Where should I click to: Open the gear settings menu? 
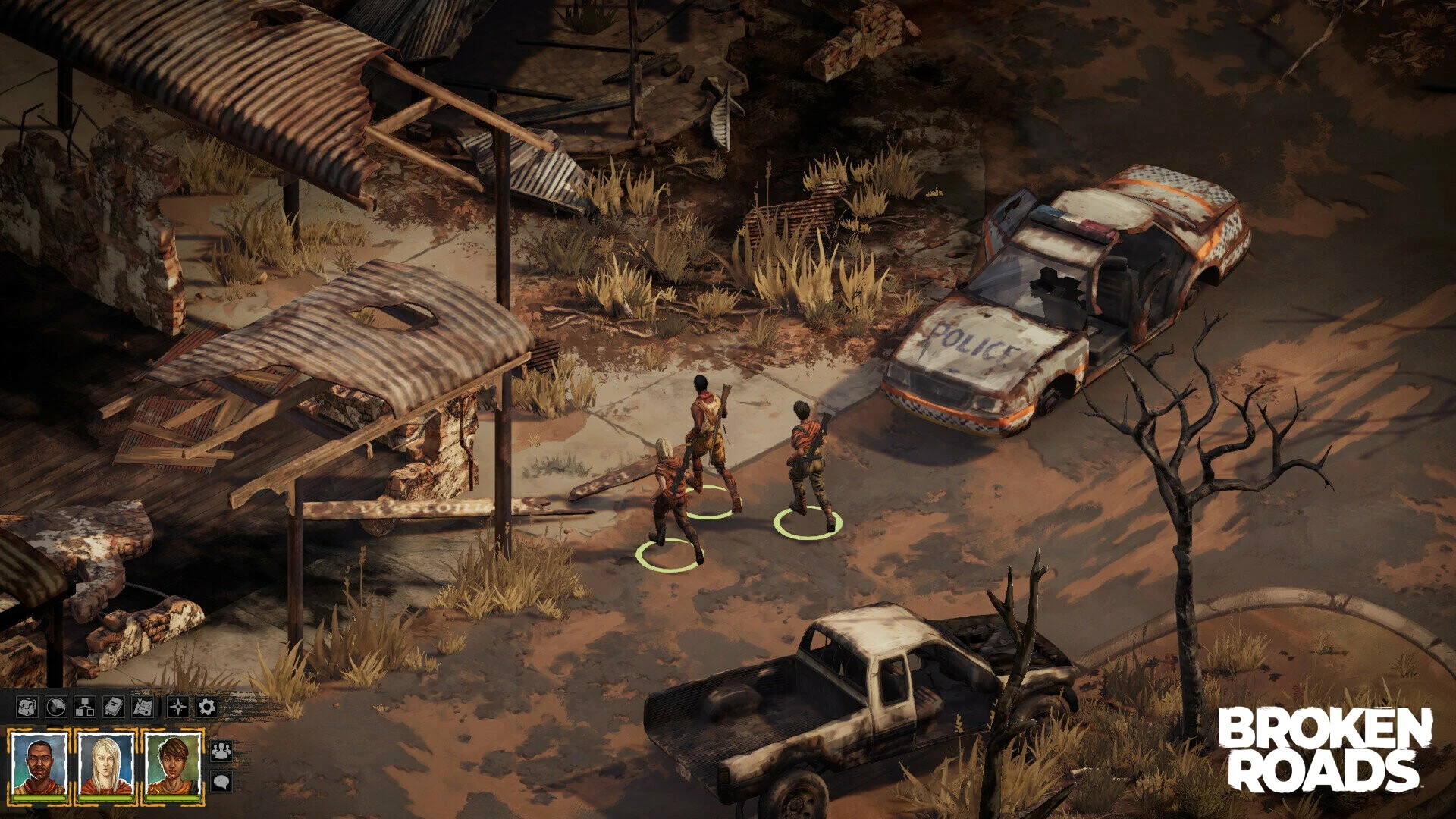click(206, 708)
